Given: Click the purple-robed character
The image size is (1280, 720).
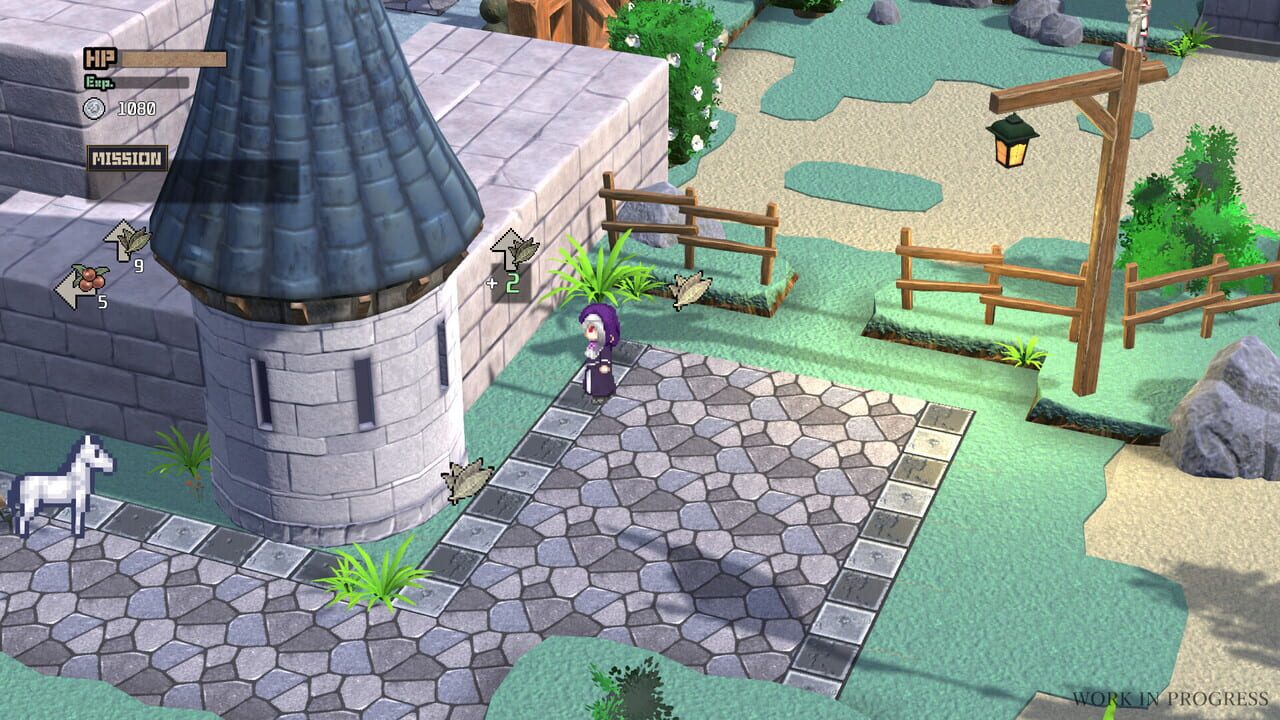Looking at the screenshot, I should [x=600, y=355].
